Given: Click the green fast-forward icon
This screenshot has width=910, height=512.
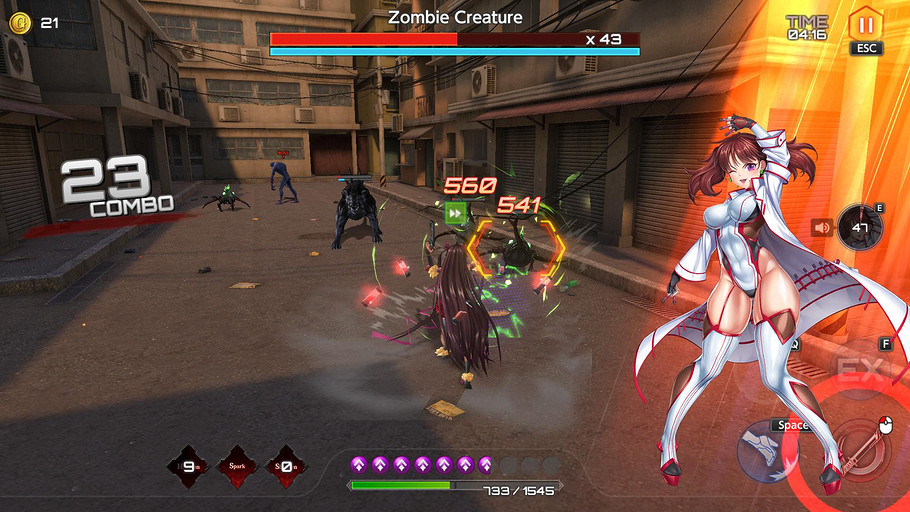Looking at the screenshot, I should pyautogui.click(x=456, y=212).
